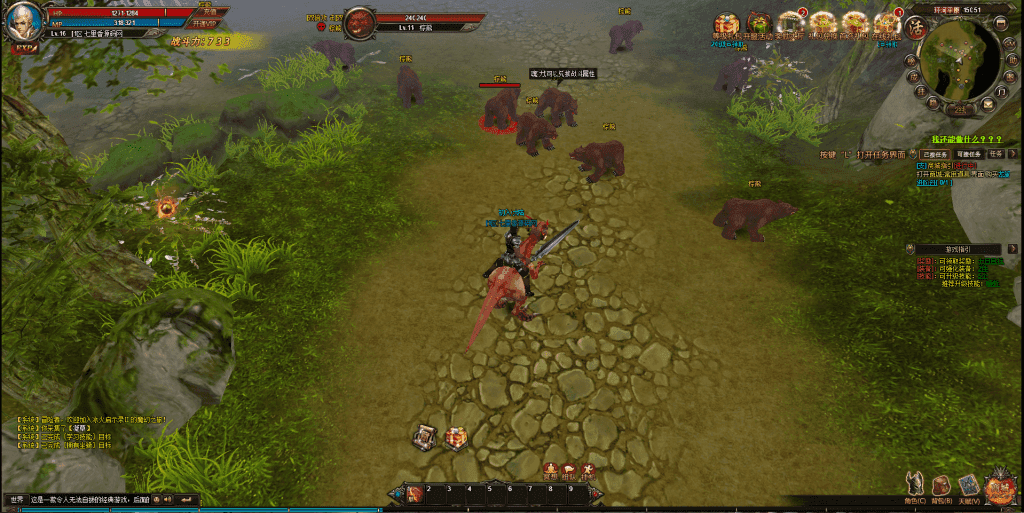Open the mail envelope icon near minimap
The image size is (1024, 513).
tap(988, 104)
